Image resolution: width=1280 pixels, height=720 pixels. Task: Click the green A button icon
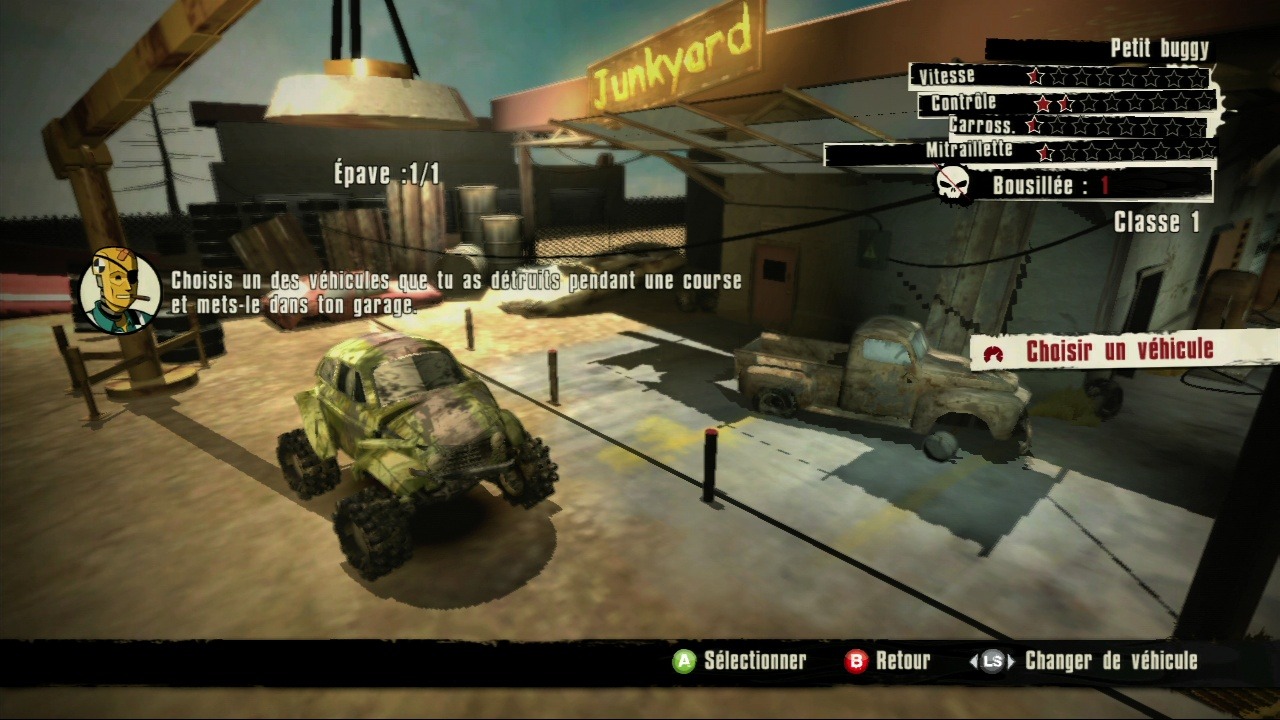tap(685, 660)
